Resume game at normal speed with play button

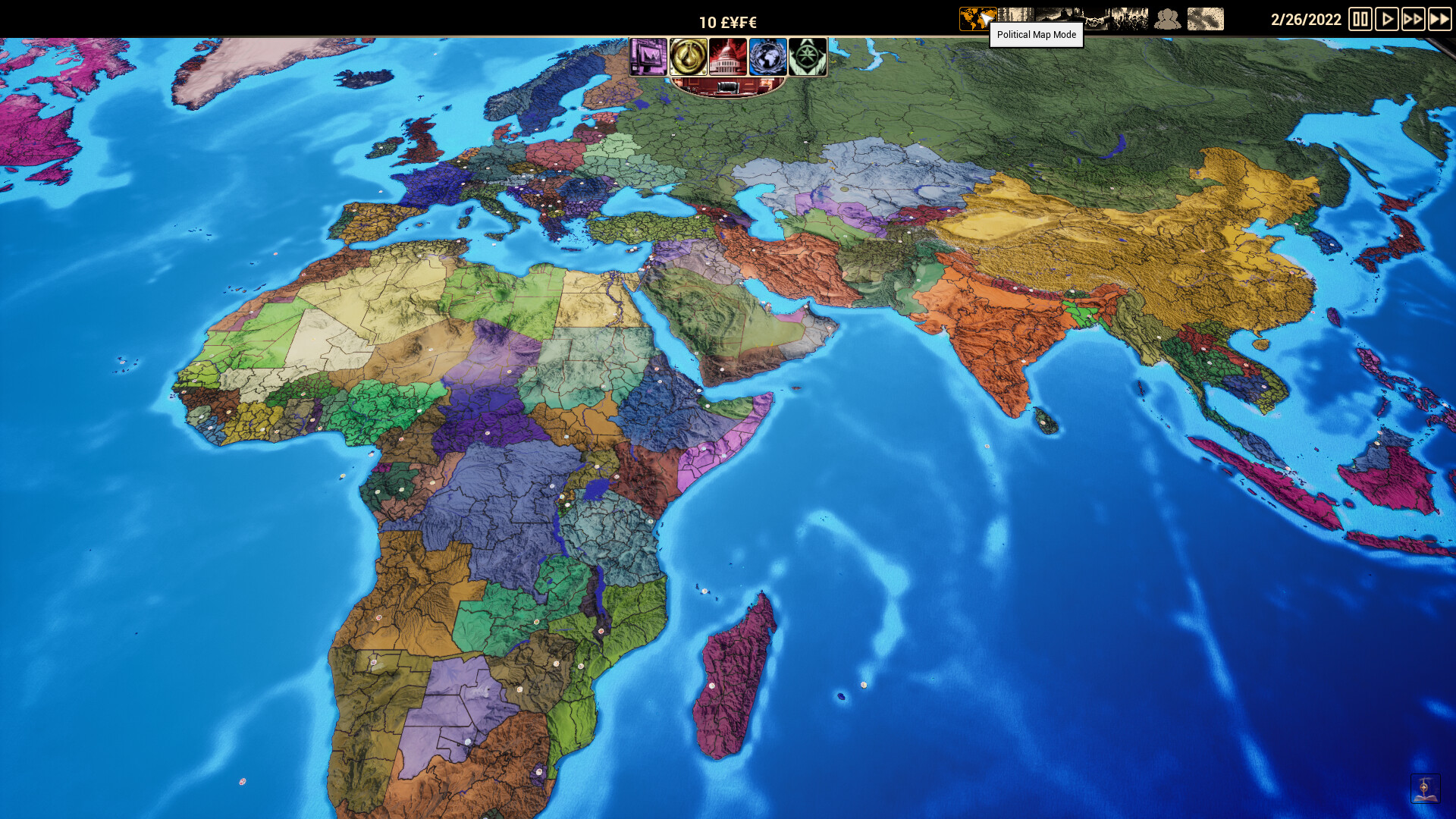[1387, 20]
